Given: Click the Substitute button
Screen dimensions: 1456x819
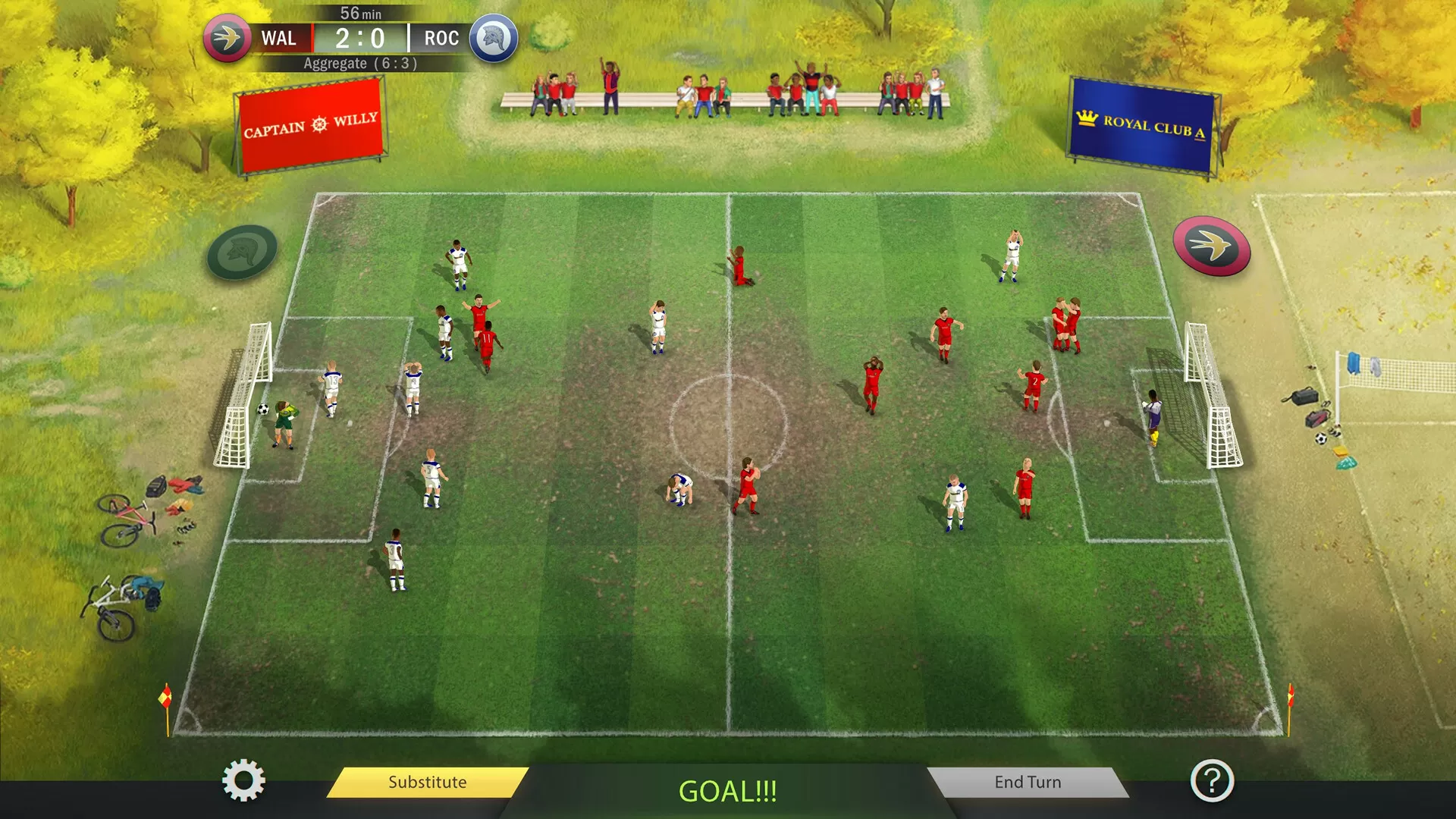Looking at the screenshot, I should [428, 782].
